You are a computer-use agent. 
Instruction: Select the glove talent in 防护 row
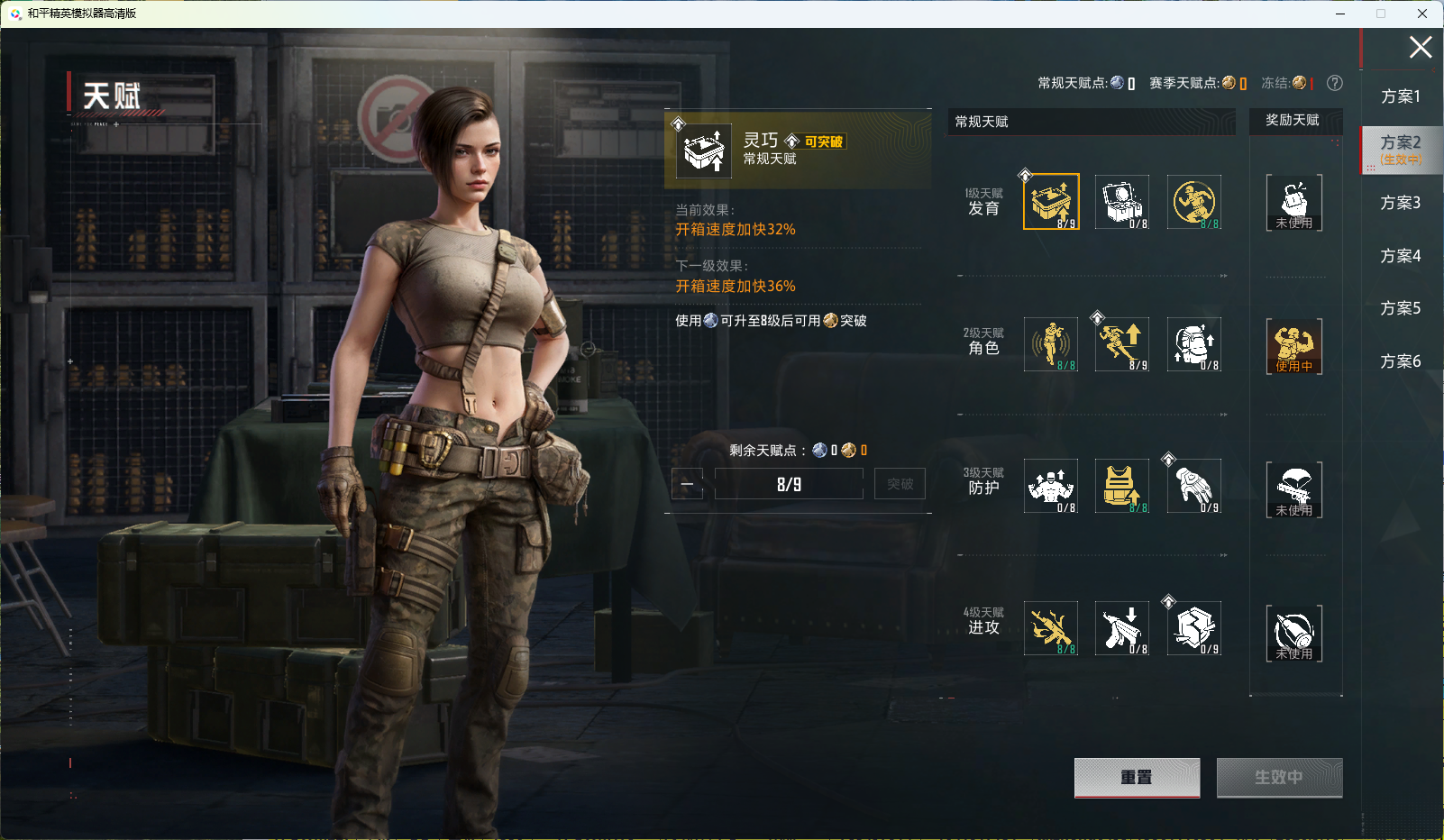1193,486
